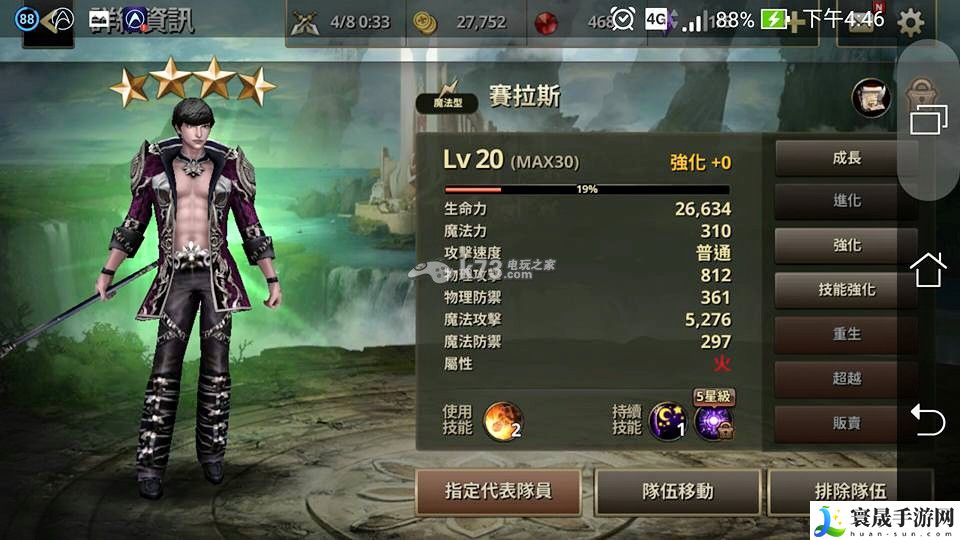Viewport: 960px width, 540px height.
Task: Inspect the moon passive skill icon
Action: pos(668,422)
